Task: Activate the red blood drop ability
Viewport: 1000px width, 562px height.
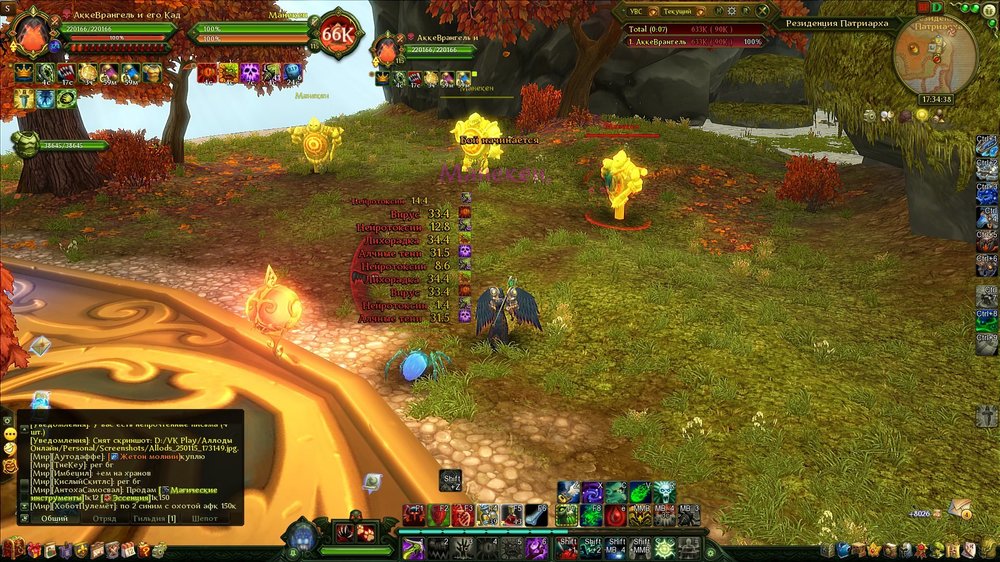Action: (x=618, y=514)
